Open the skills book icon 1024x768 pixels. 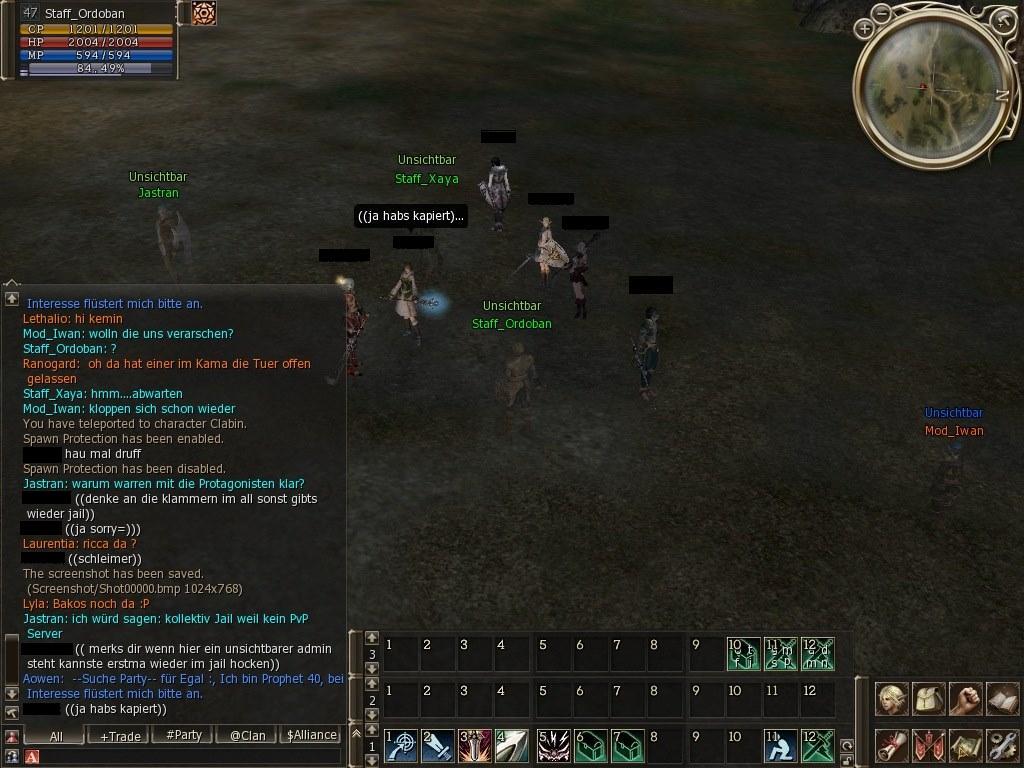[1001, 698]
